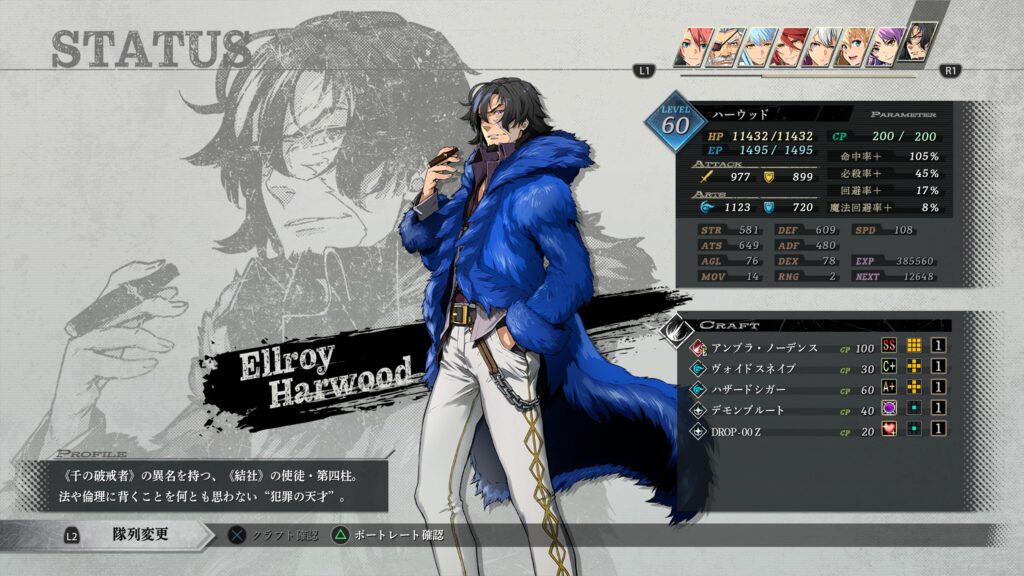Select the dark-haired Harwood portrait
This screenshot has height=576, width=1024.
pos(917,43)
